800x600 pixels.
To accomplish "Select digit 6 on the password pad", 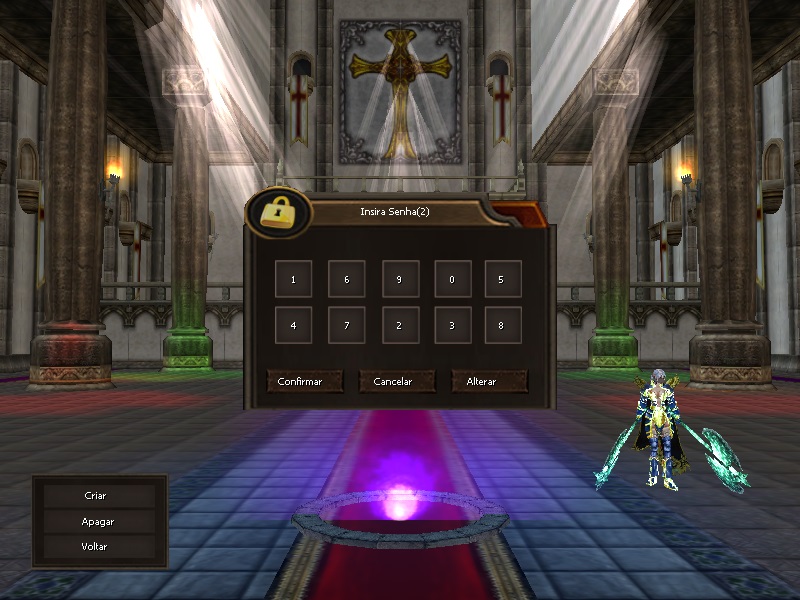I will 346,280.
